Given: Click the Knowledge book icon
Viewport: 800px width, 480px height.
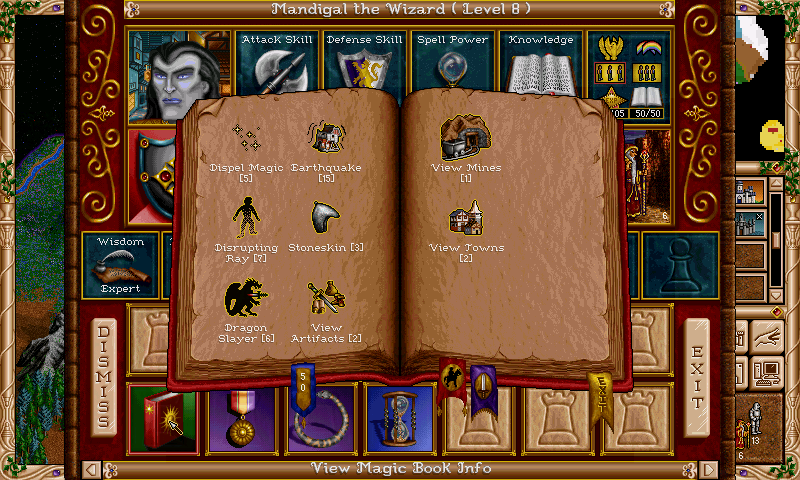Looking at the screenshot, I should [542, 70].
